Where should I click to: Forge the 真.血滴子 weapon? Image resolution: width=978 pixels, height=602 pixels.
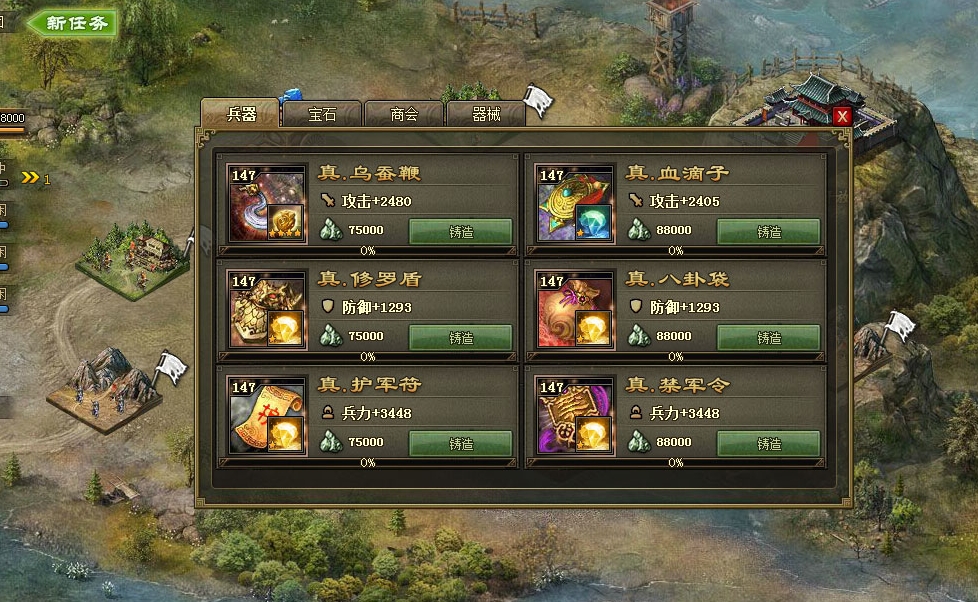click(x=768, y=231)
